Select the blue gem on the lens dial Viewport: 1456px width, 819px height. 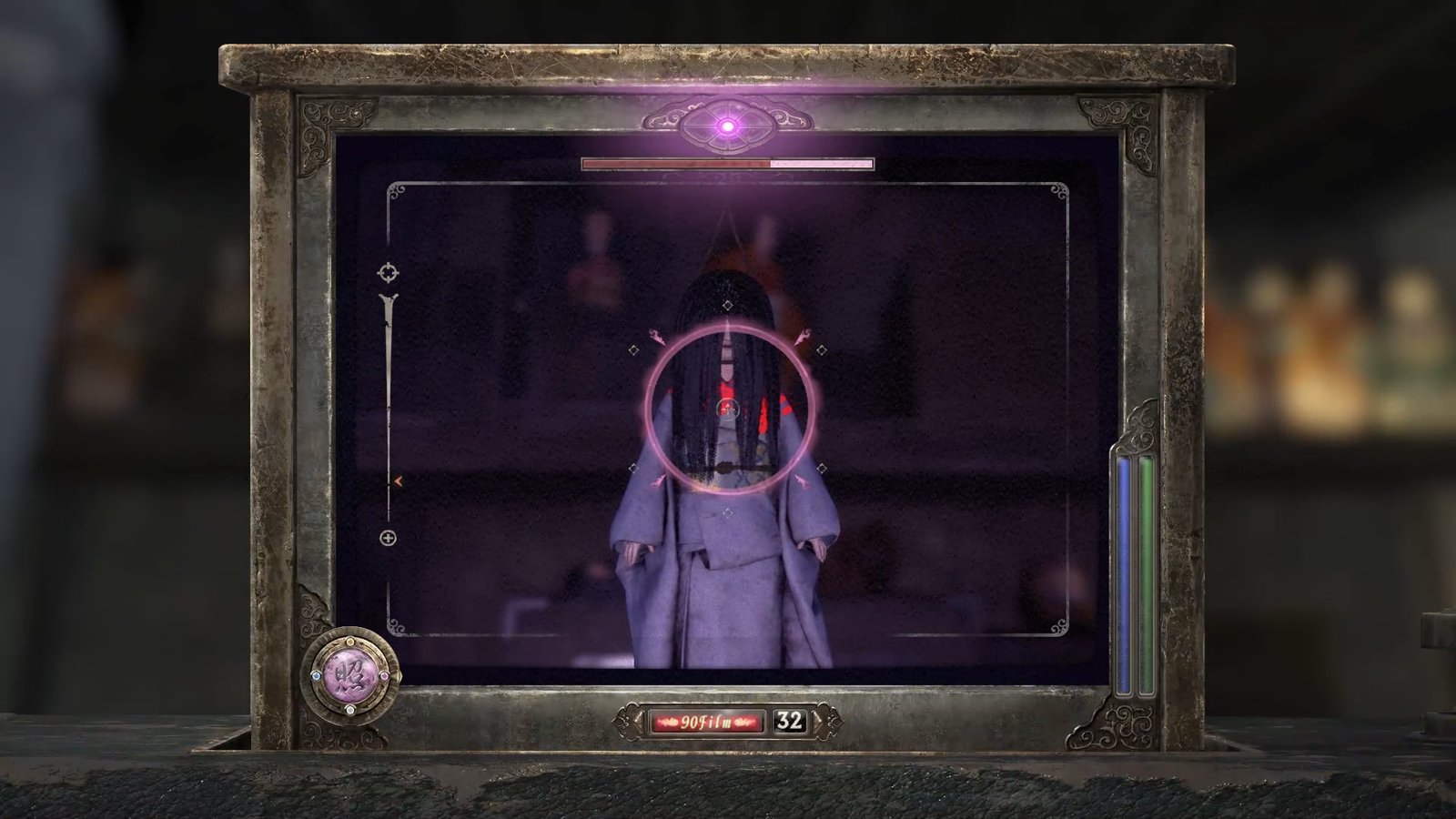coord(316,676)
